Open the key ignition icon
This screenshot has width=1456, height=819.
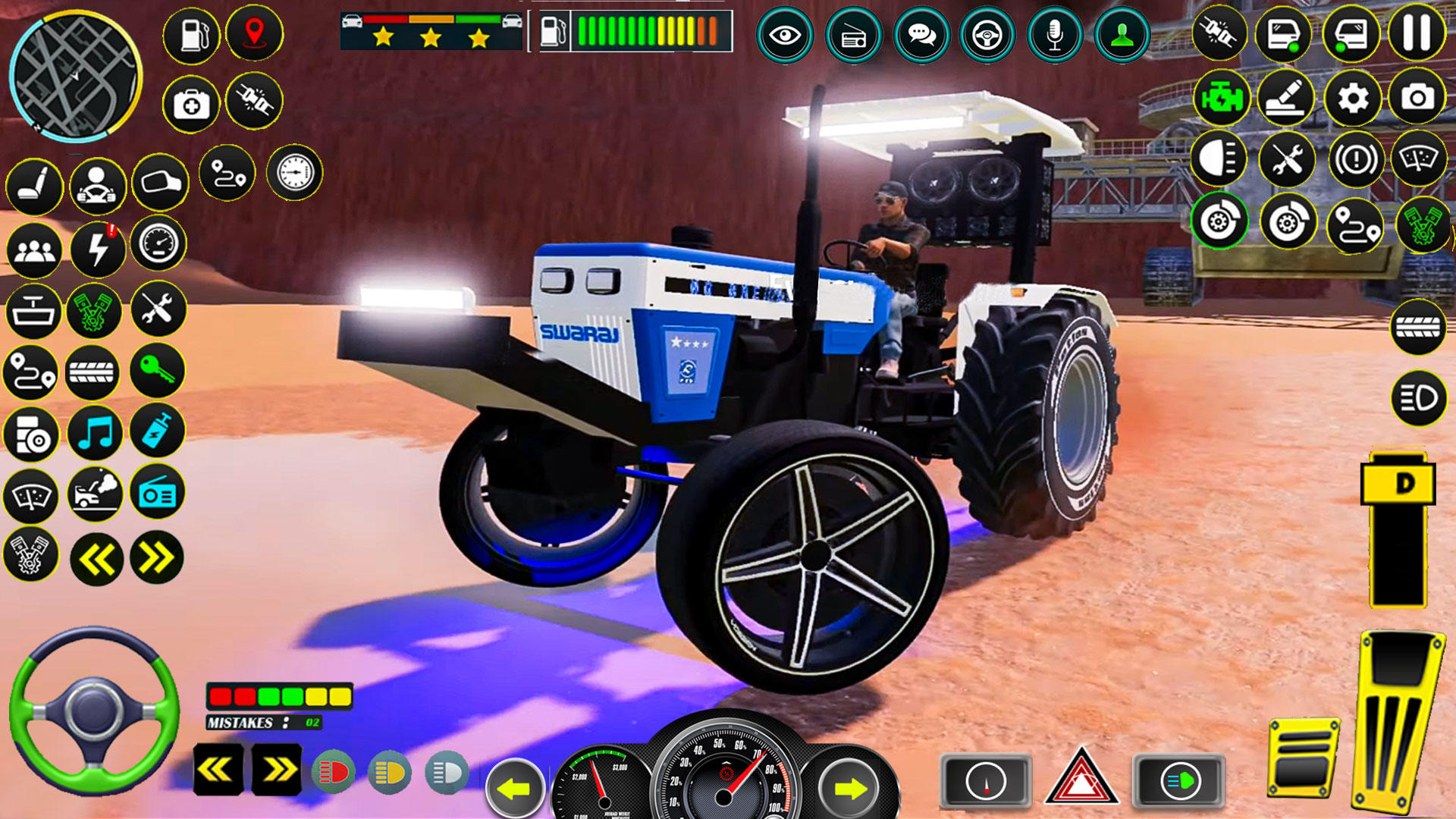[x=157, y=371]
